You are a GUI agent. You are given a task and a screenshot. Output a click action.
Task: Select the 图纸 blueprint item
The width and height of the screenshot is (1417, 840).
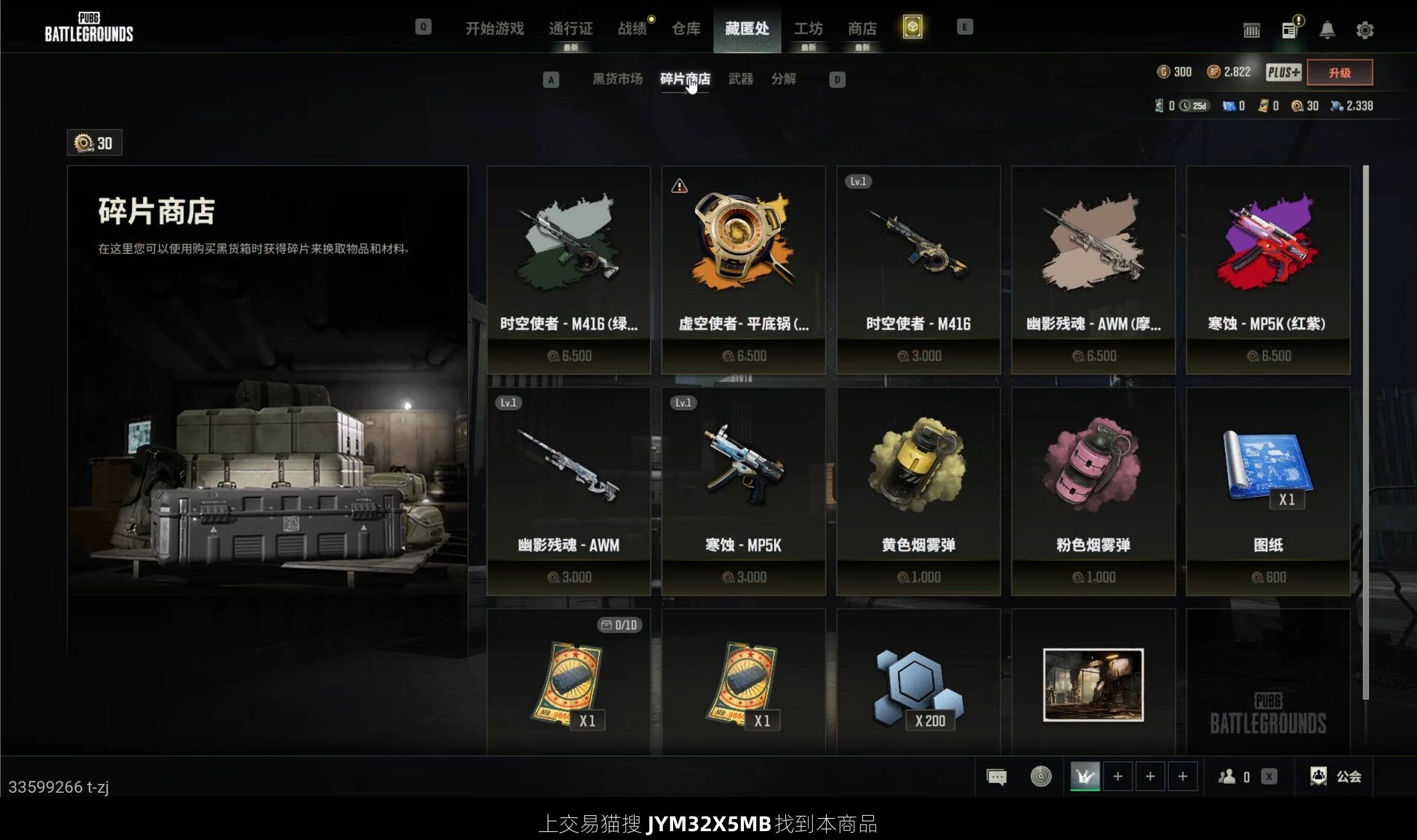click(x=1268, y=491)
